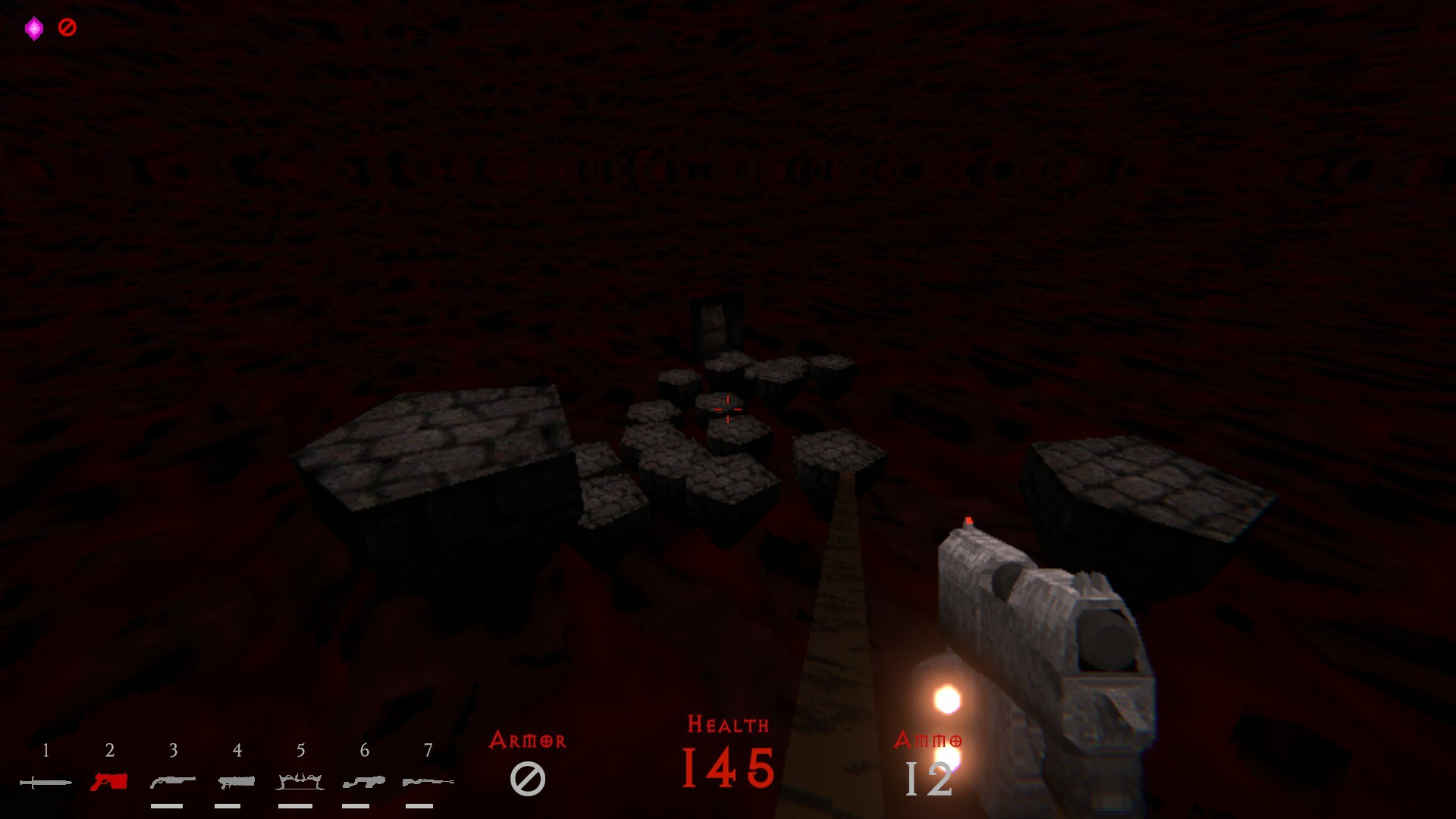This screenshot has height=819, width=1456.
Task: Click the Health label text
Action: pyautogui.click(x=726, y=725)
